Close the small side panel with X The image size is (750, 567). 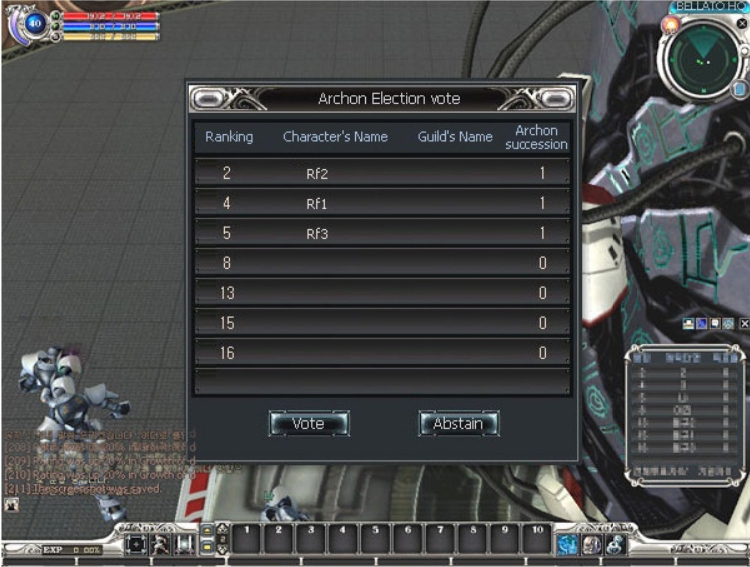(x=744, y=324)
